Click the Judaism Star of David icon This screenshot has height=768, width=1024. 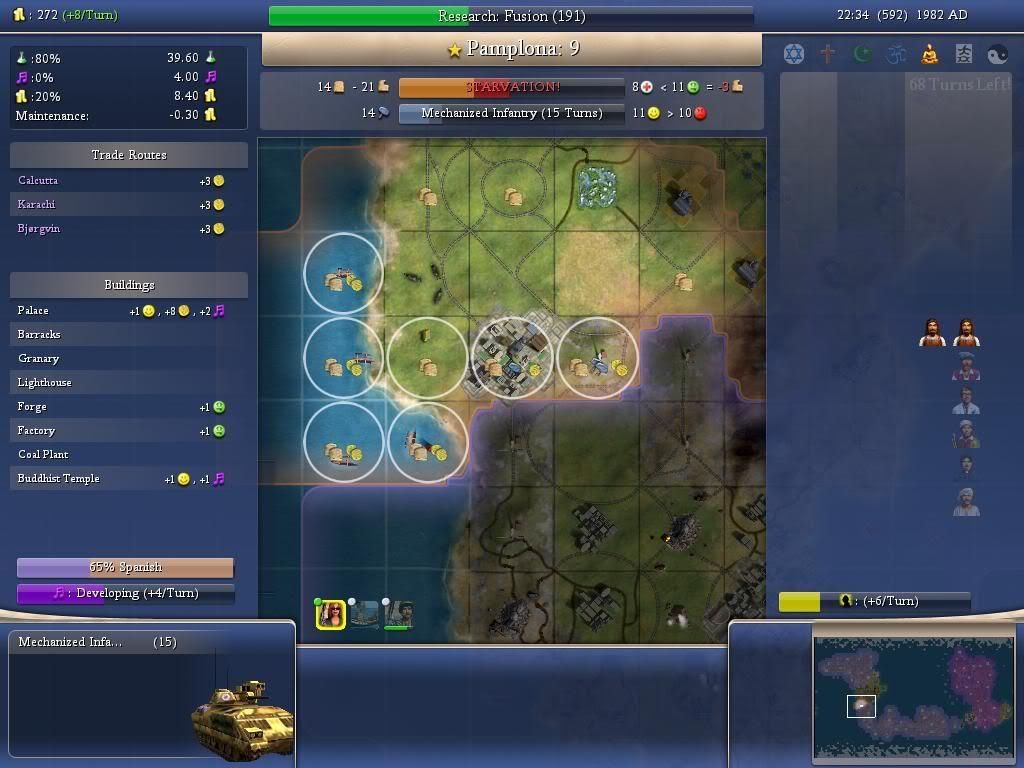(794, 53)
